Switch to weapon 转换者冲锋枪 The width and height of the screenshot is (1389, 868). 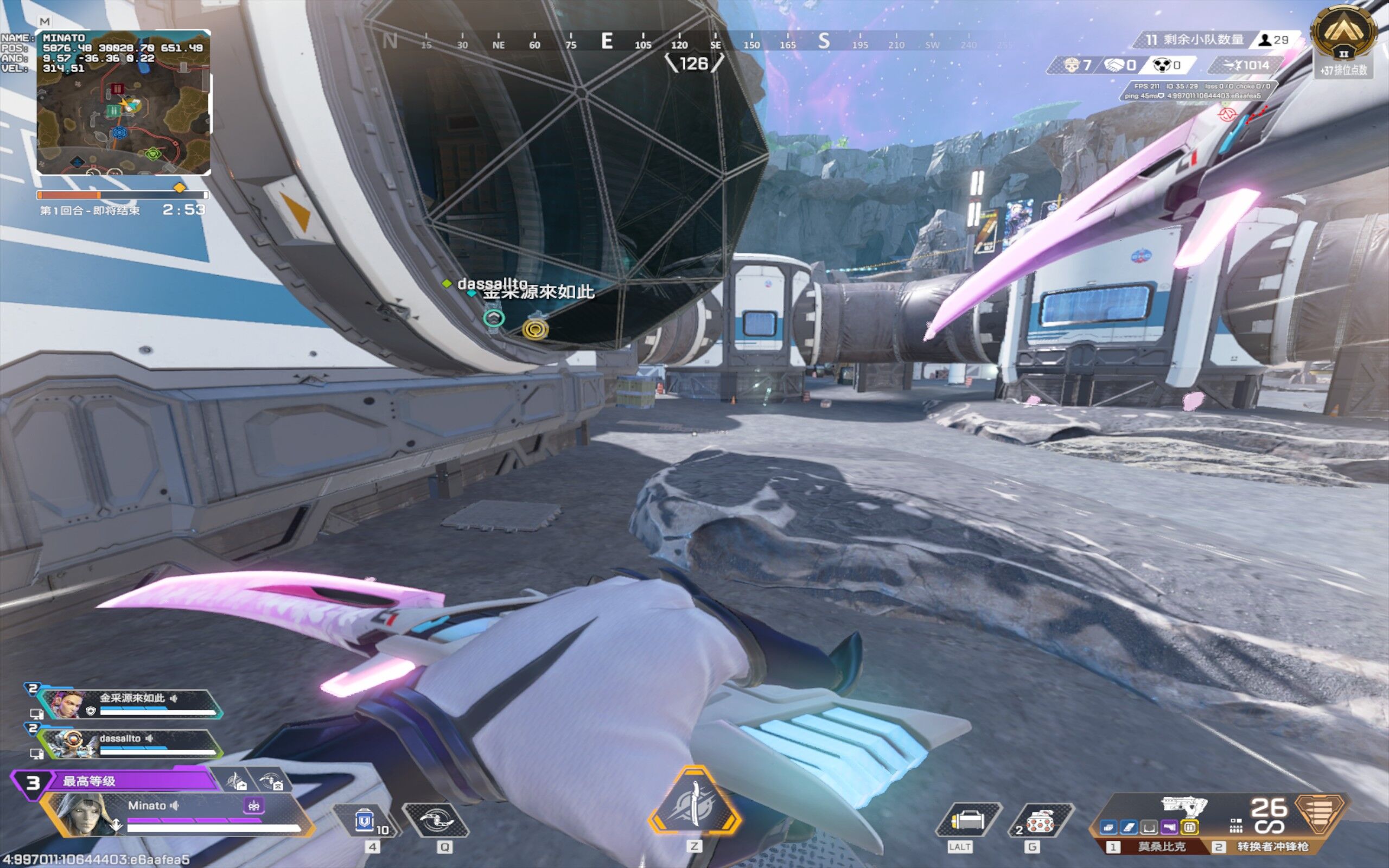[x=1271, y=847]
